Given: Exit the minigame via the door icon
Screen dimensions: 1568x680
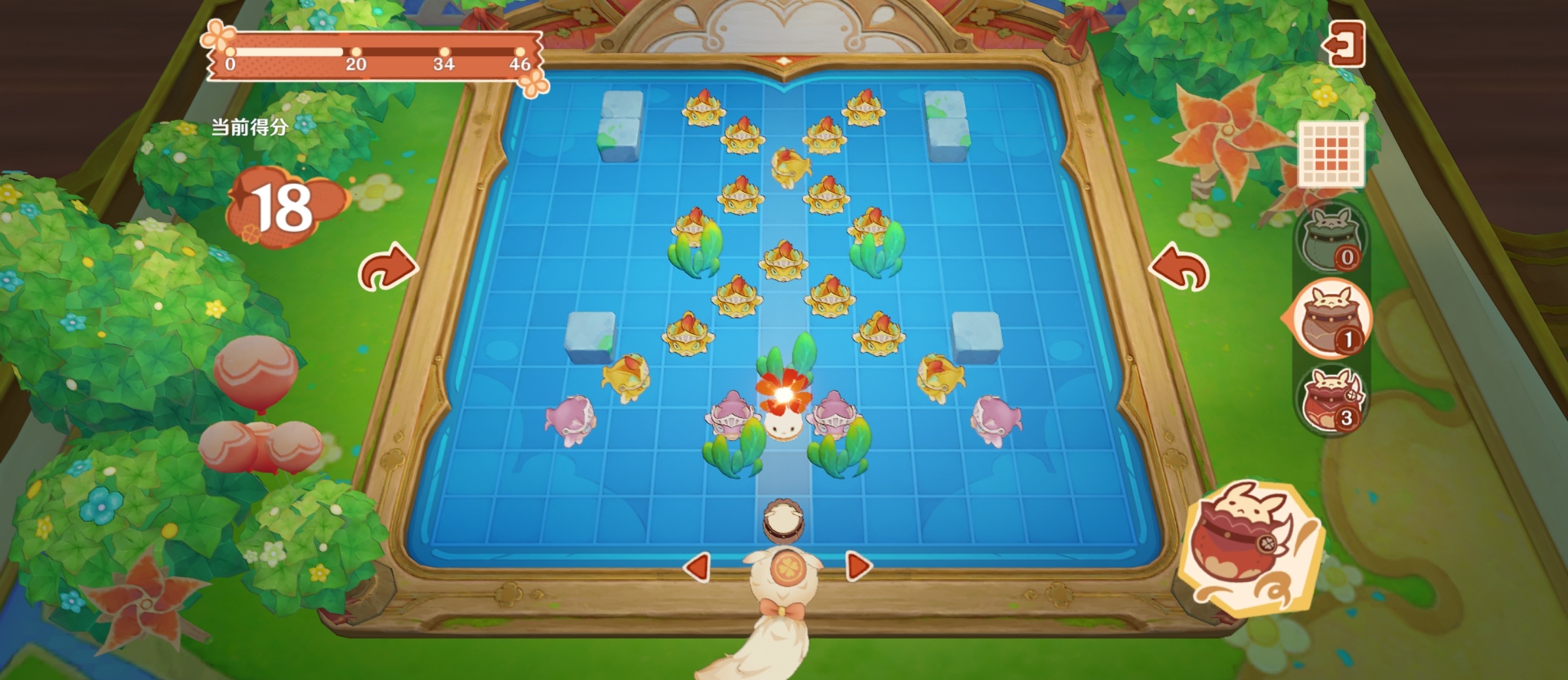Looking at the screenshot, I should (1344, 43).
